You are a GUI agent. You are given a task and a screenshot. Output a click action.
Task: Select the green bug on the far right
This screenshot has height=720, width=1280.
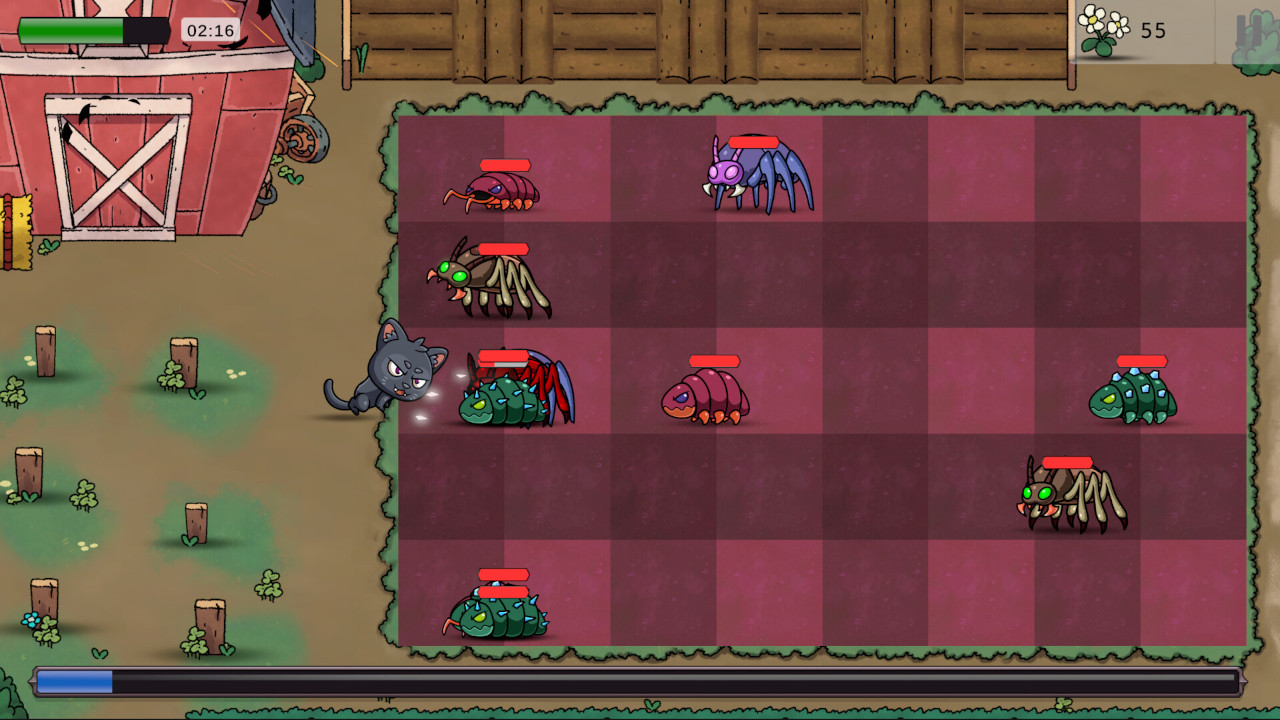(1133, 395)
